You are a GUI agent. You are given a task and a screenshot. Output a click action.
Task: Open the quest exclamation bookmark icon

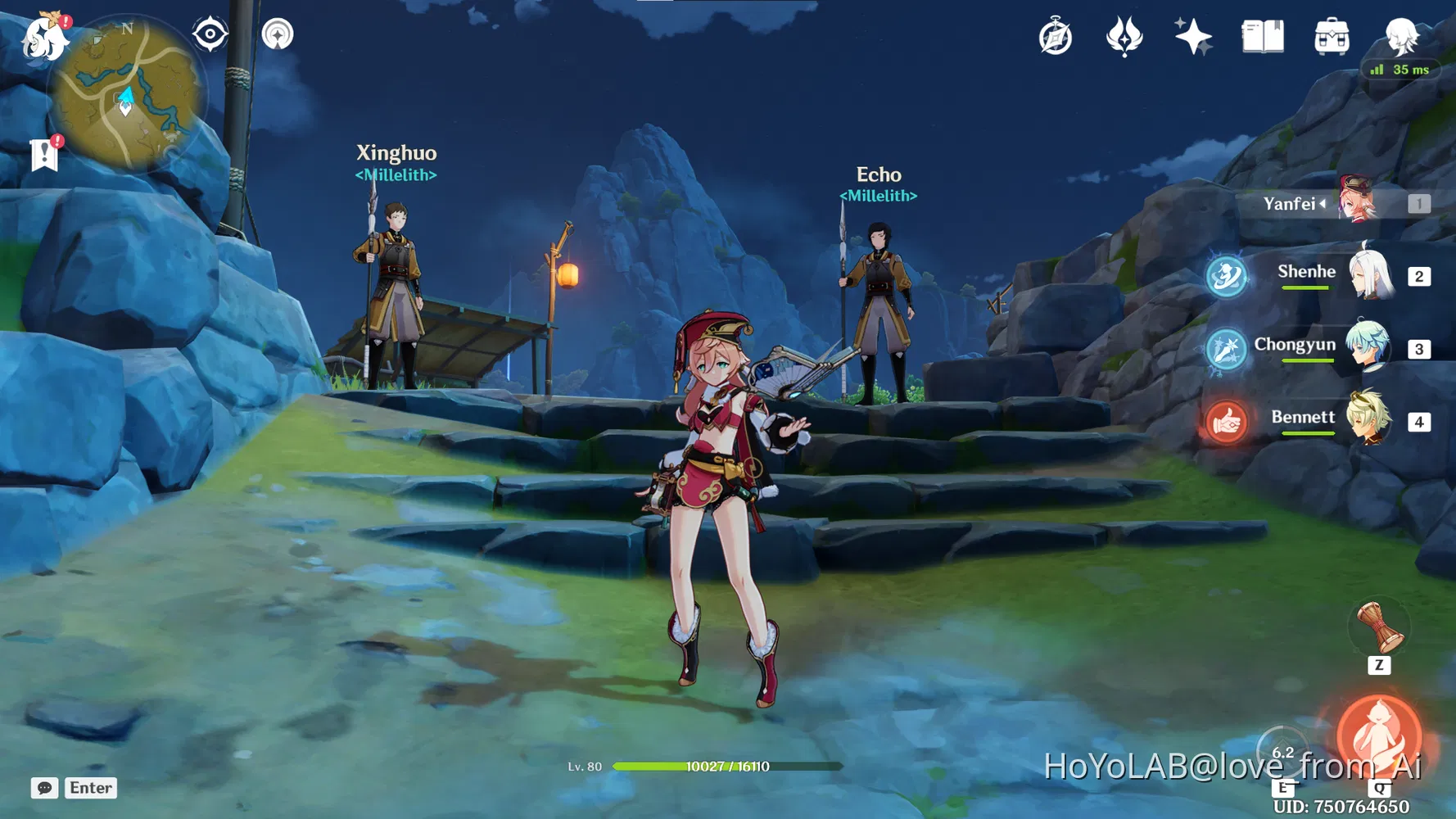coord(44,154)
